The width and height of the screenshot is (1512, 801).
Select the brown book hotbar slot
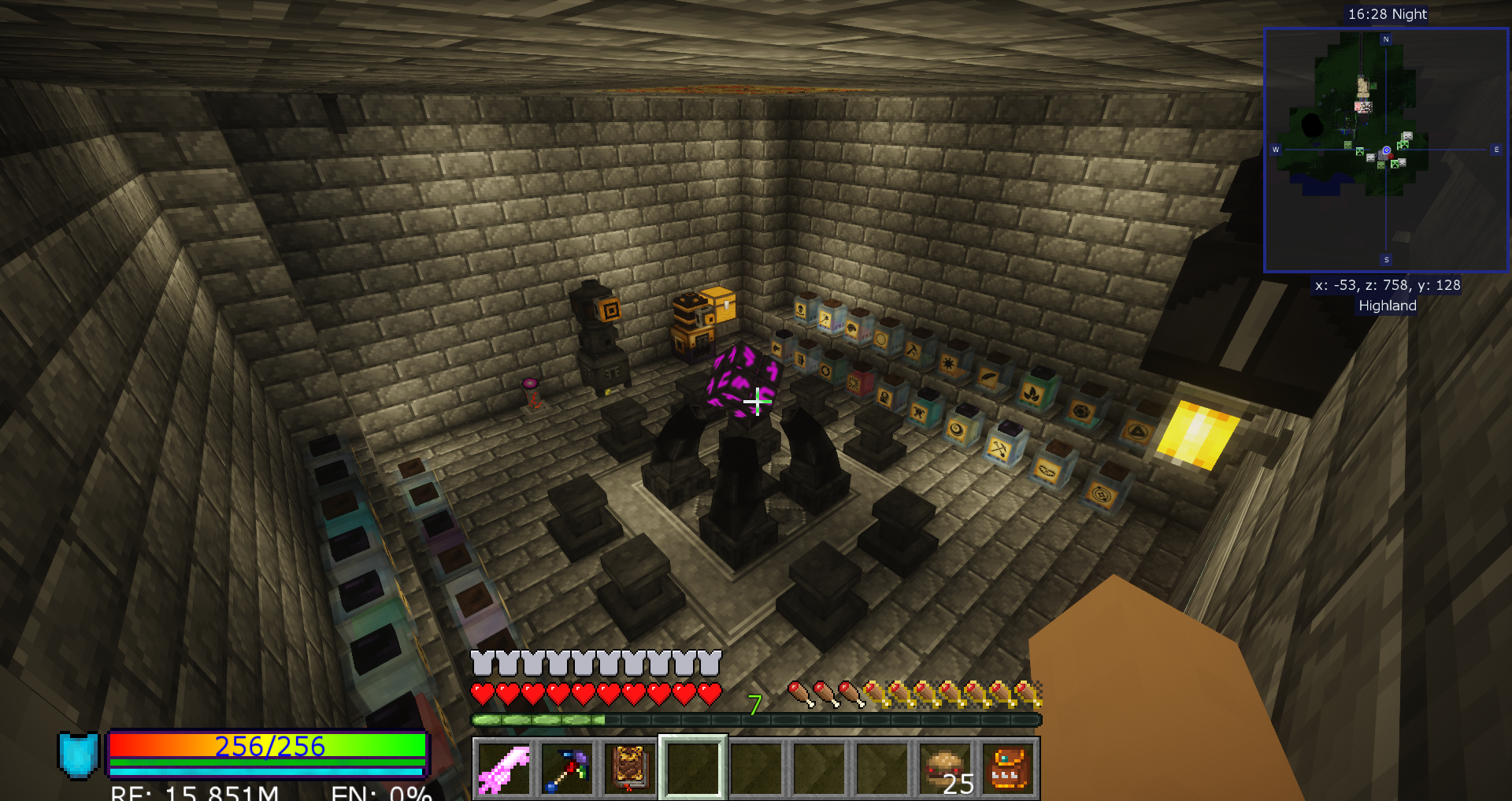tap(630, 769)
